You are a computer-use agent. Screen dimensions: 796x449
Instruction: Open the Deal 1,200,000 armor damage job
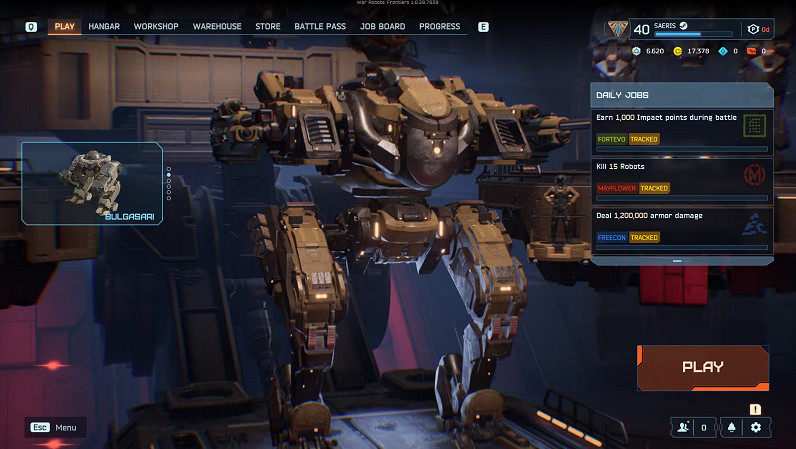680,228
